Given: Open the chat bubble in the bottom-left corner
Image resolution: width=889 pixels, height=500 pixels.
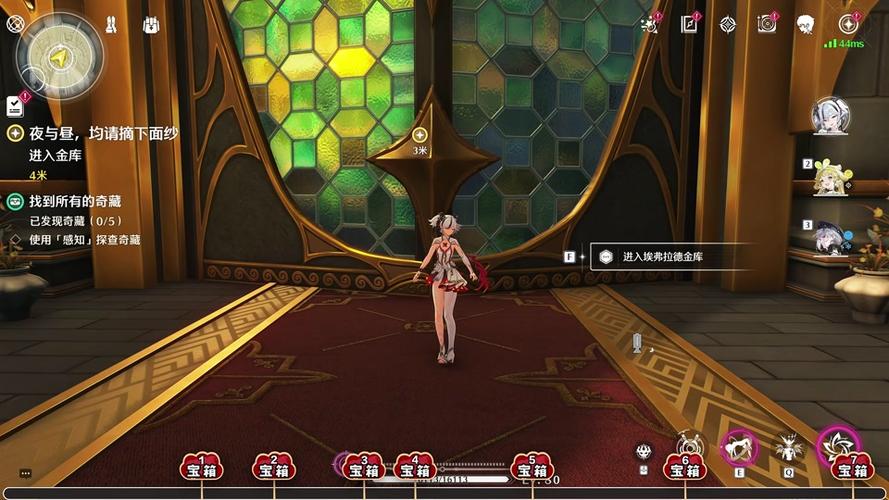Looking at the screenshot, I should [25, 473].
